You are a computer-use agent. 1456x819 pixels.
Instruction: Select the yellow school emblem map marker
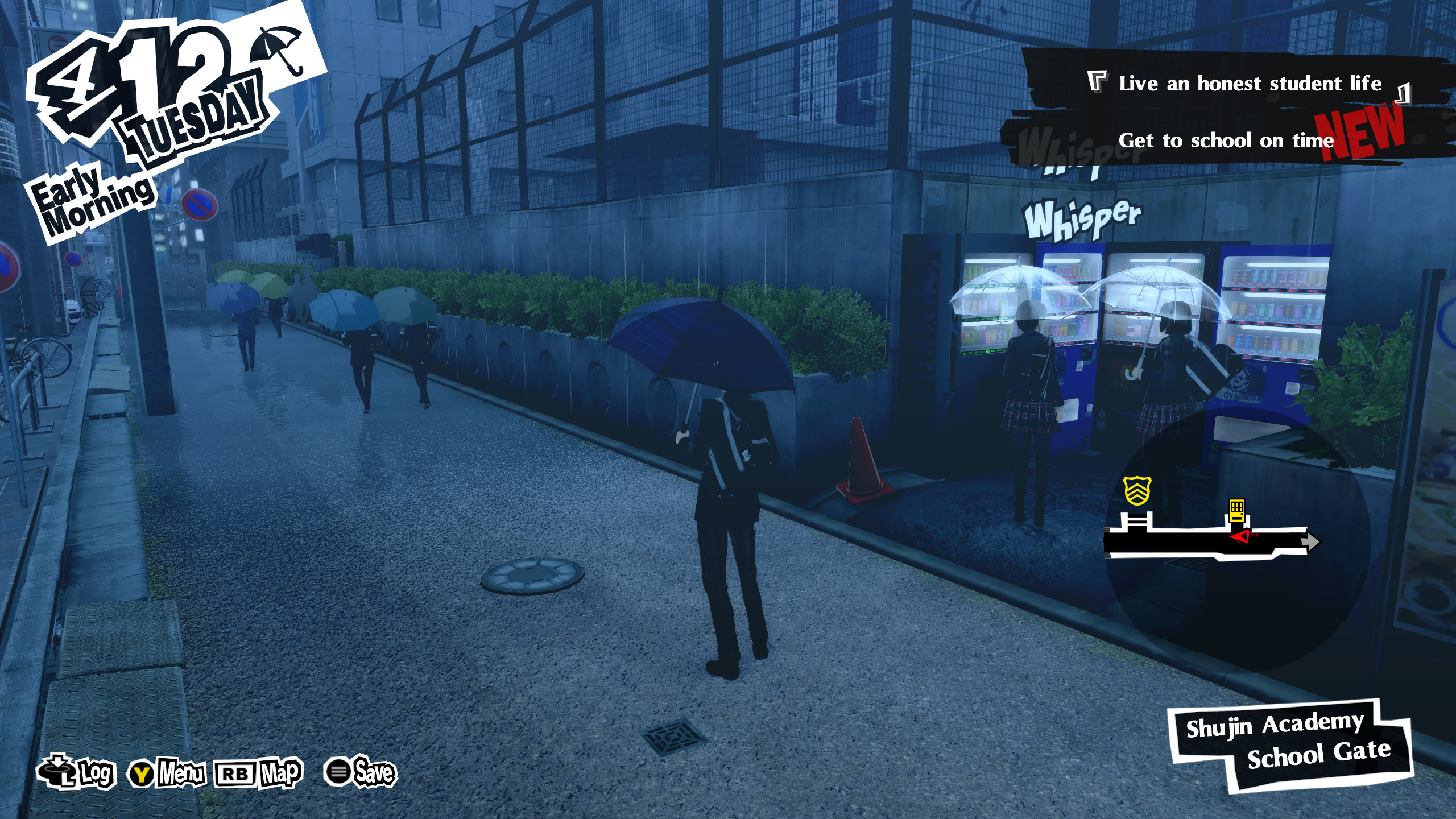point(1137,490)
